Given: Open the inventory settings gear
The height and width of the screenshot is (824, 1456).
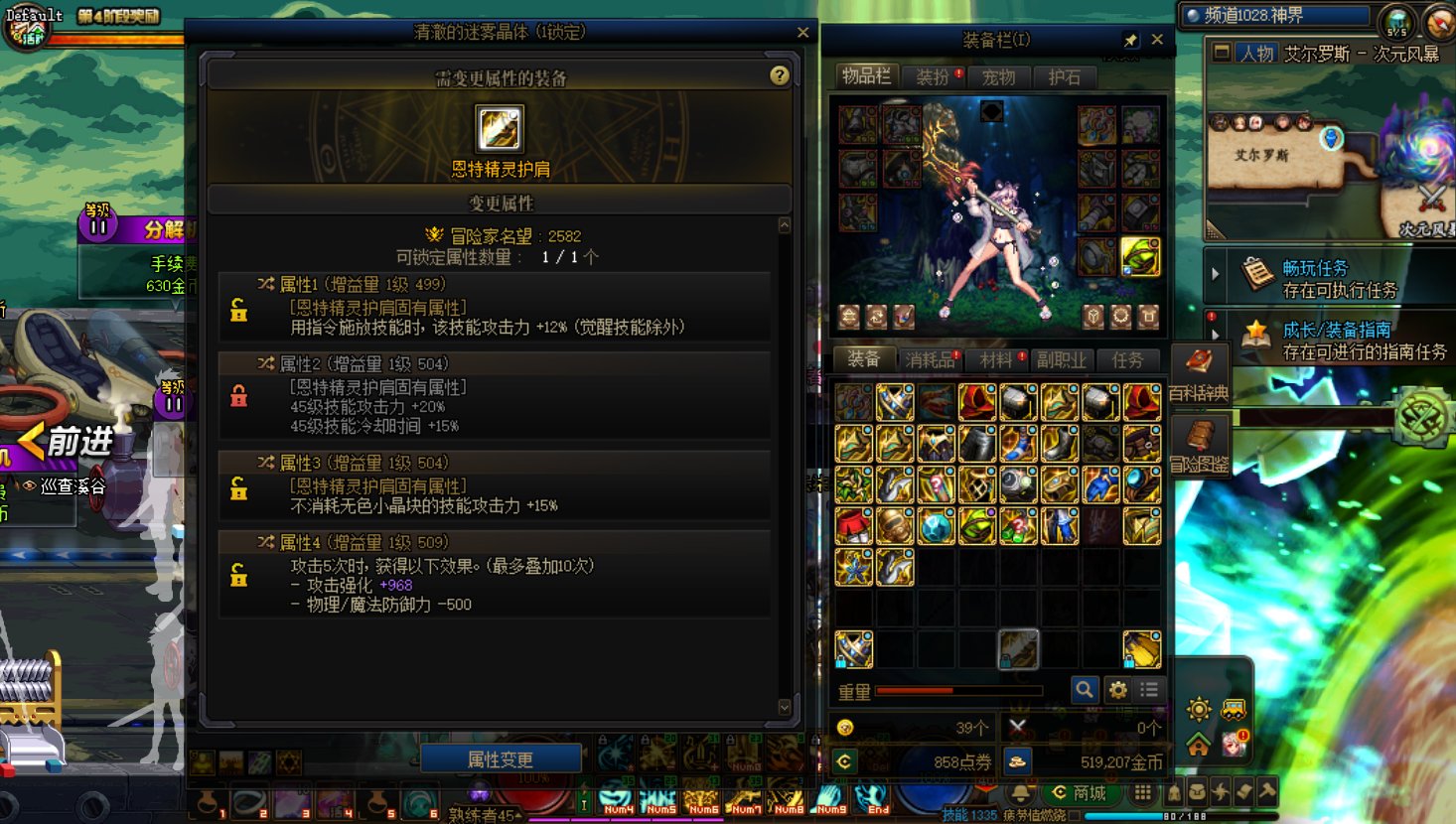Looking at the screenshot, I should 1117,689.
